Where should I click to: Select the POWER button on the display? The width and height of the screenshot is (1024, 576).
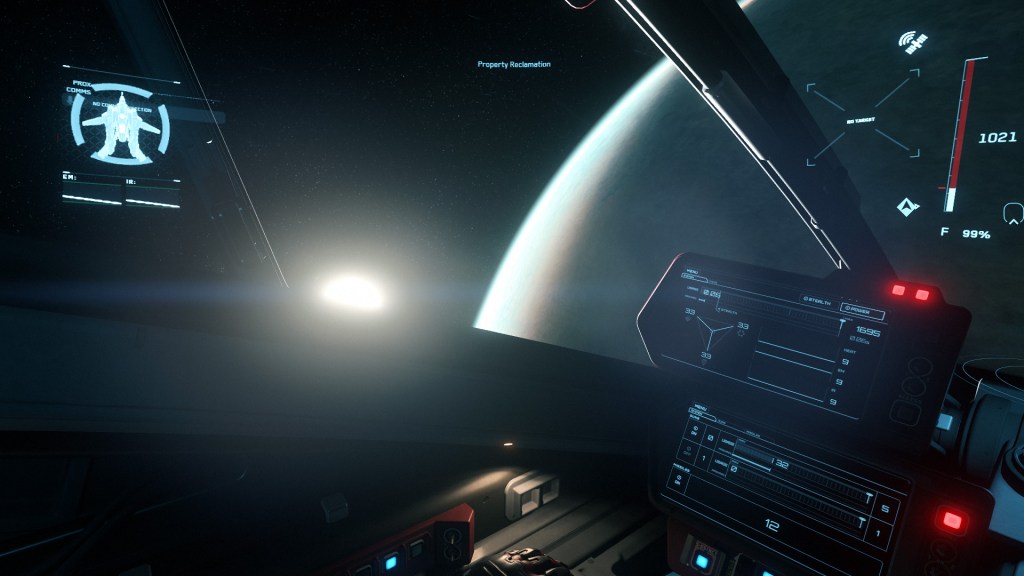click(861, 310)
